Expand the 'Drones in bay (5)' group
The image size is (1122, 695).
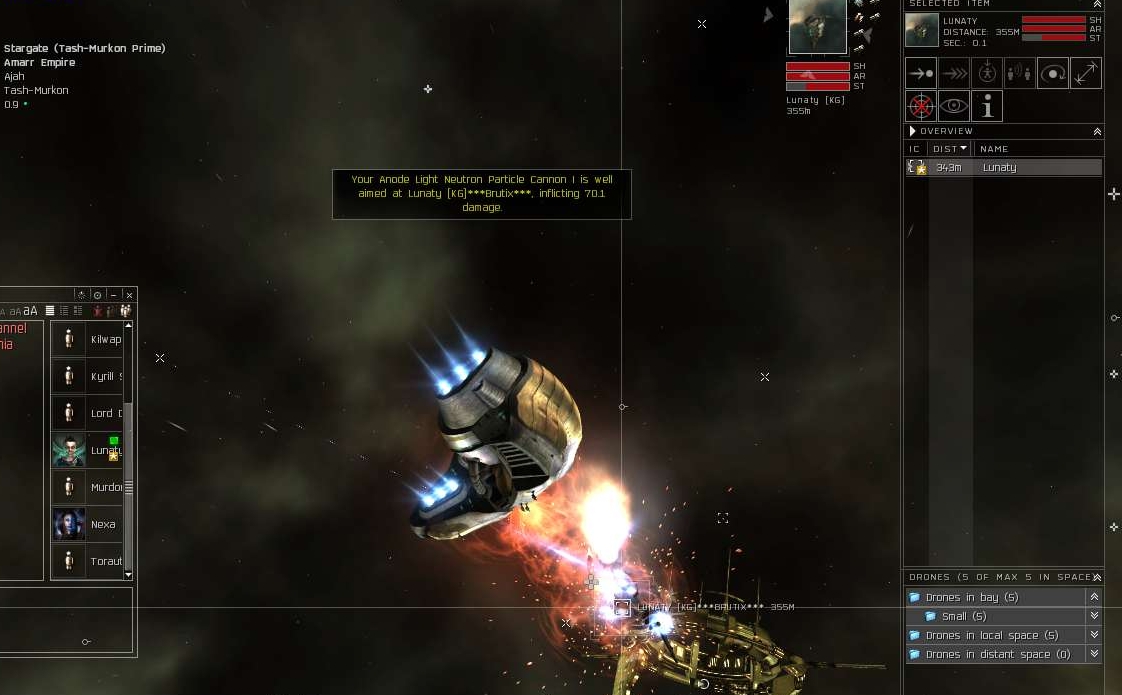1094,597
